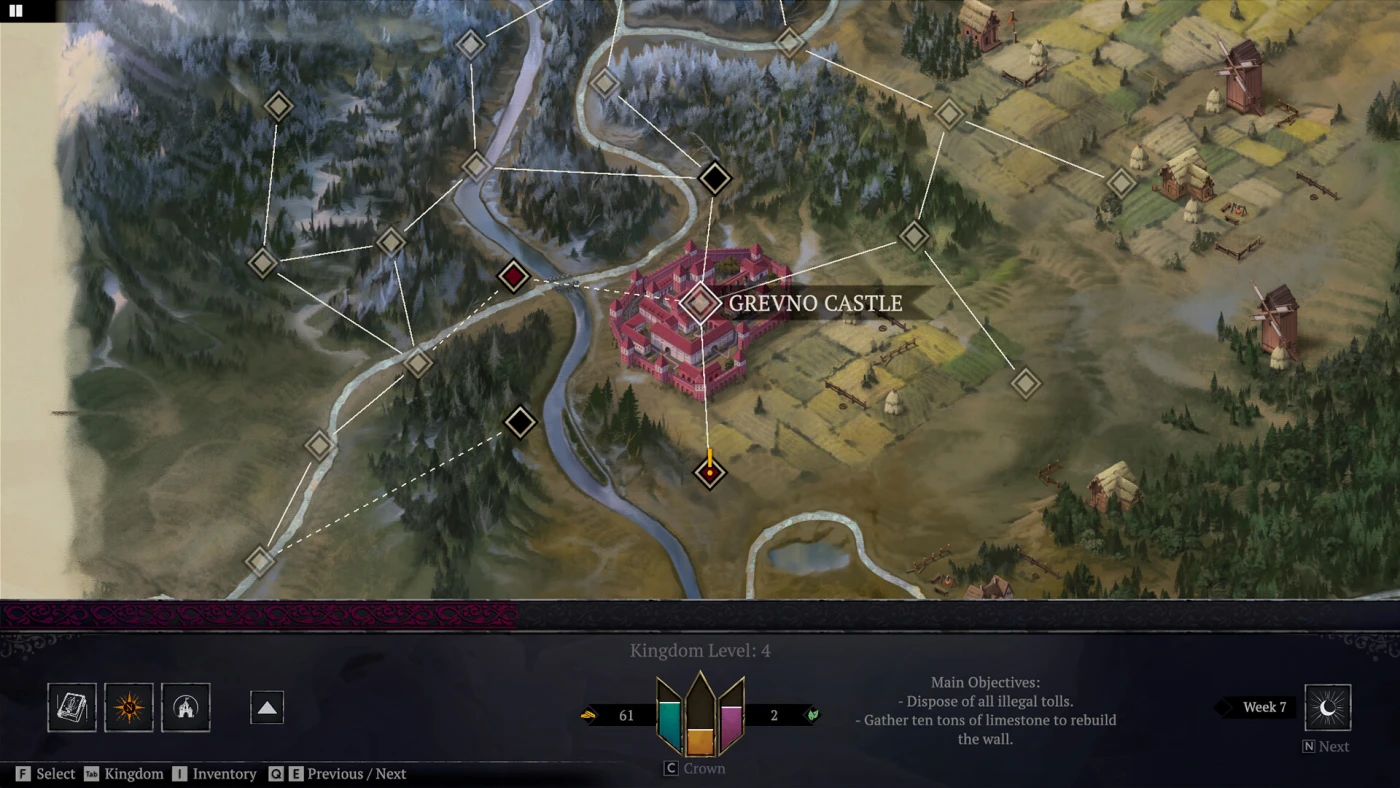The width and height of the screenshot is (1400, 788).
Task: Open the Crown three-banner emblem
Action: [700, 714]
